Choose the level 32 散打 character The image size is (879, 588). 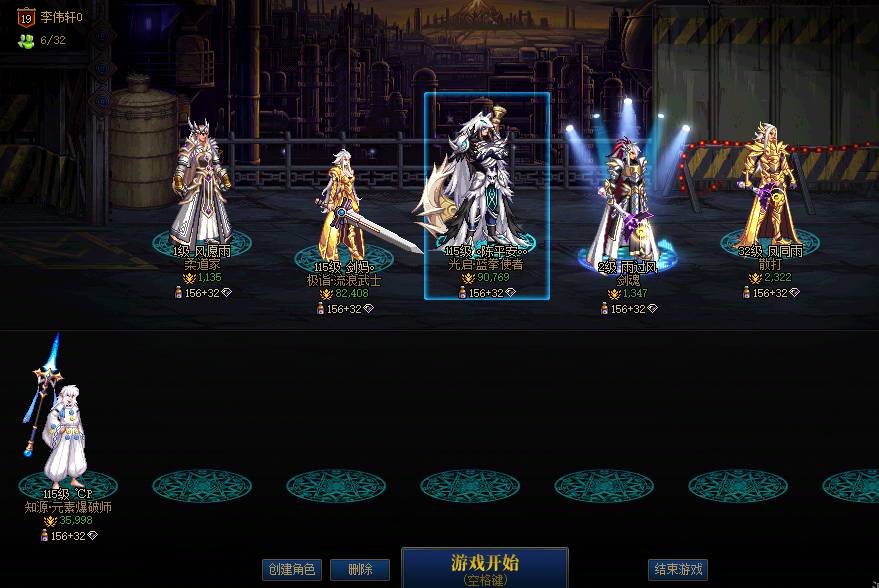coord(769,185)
